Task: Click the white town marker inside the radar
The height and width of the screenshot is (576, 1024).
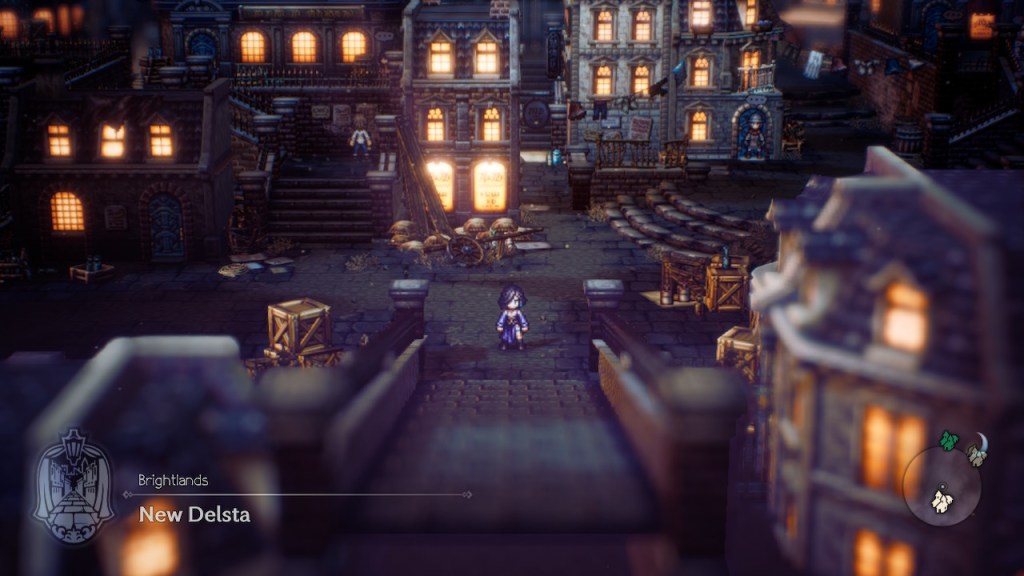Action: (941, 499)
